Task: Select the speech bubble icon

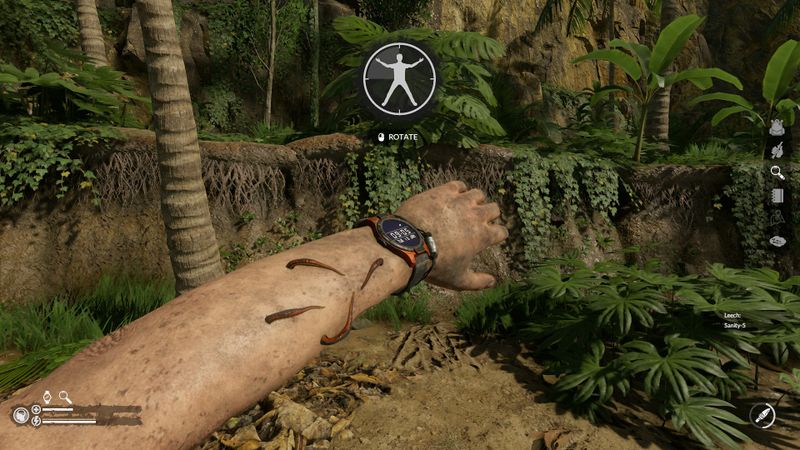Action: point(777,241)
